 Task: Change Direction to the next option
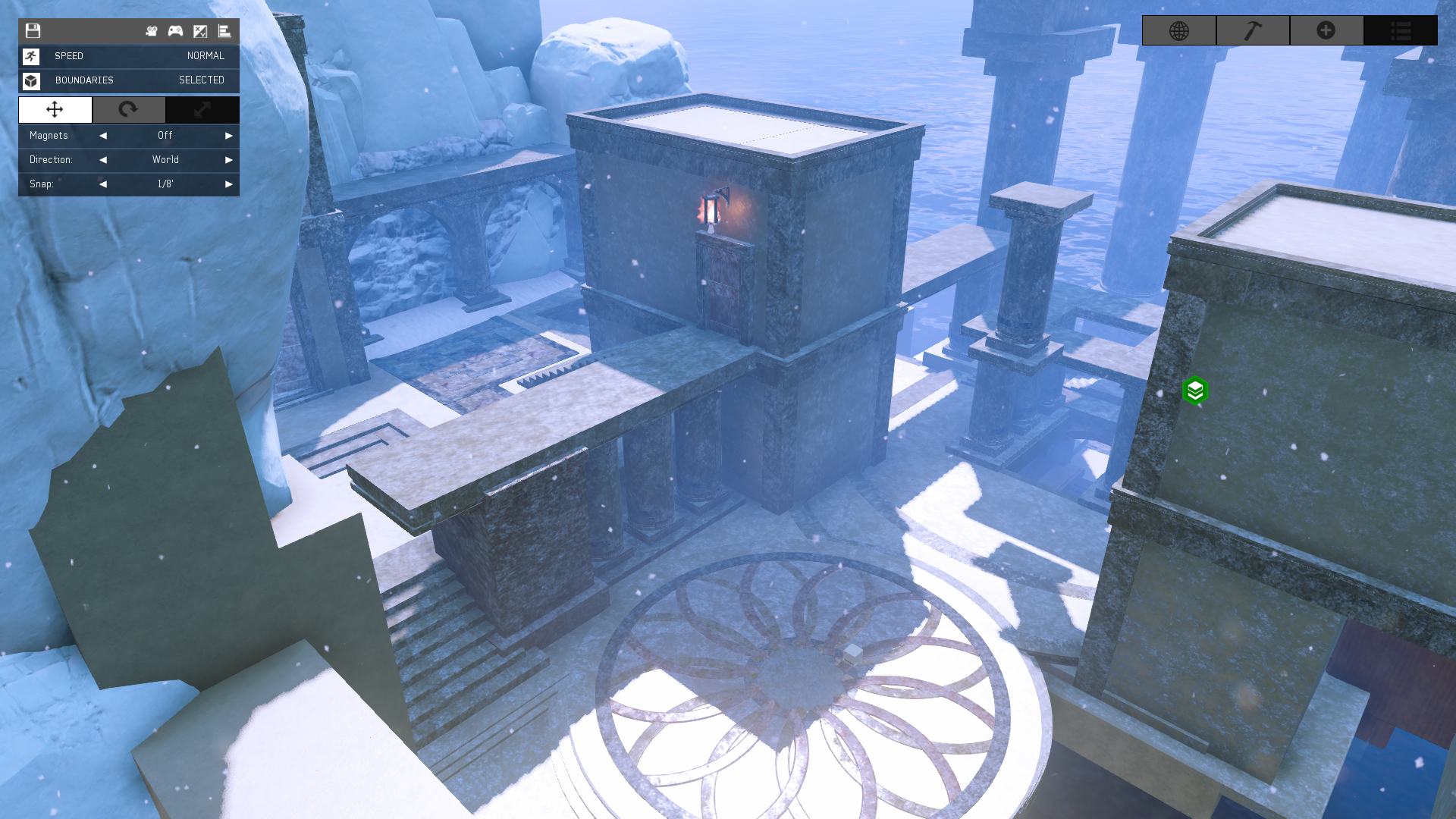pyautogui.click(x=228, y=160)
